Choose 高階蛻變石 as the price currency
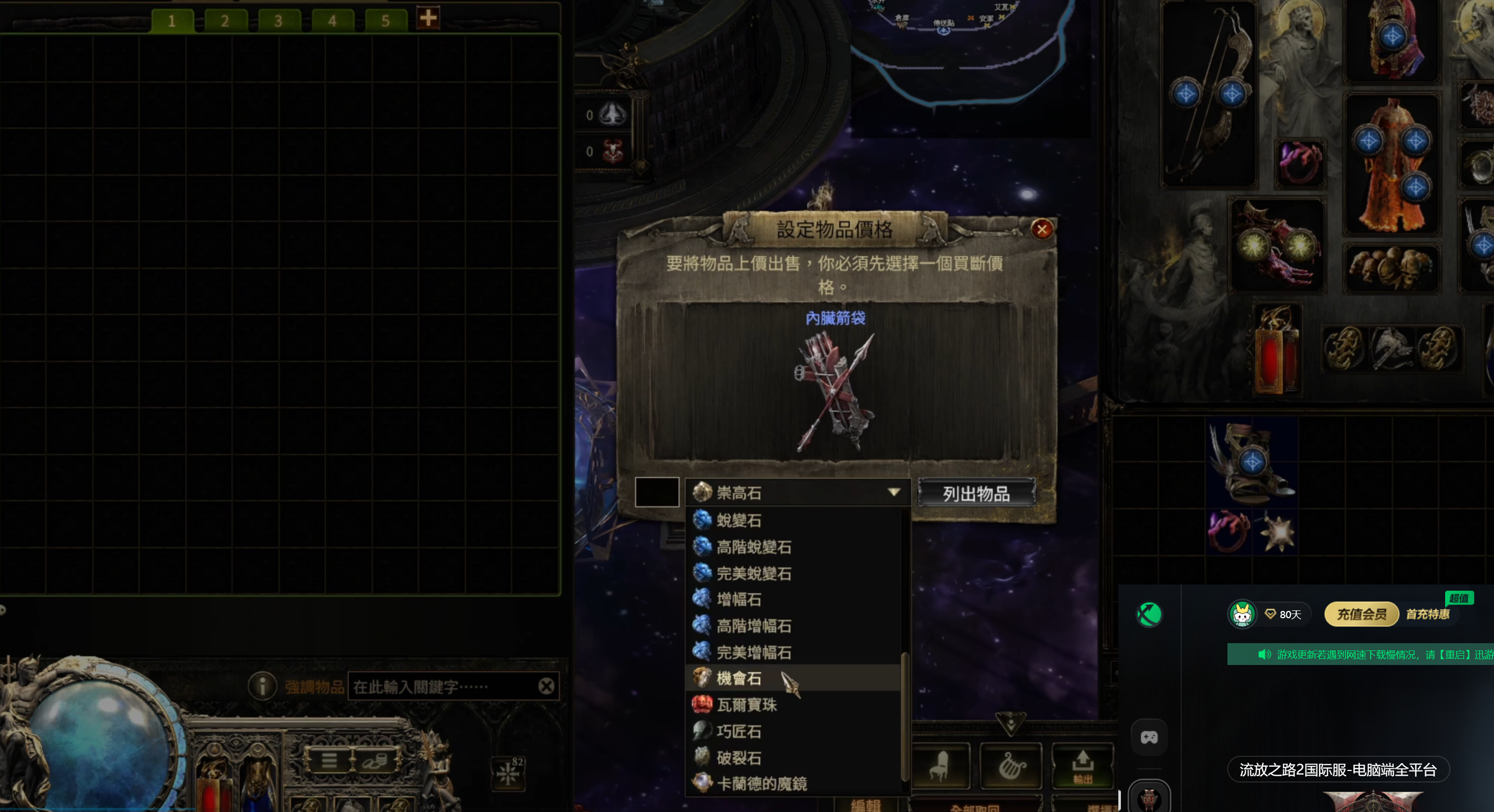 [x=753, y=547]
